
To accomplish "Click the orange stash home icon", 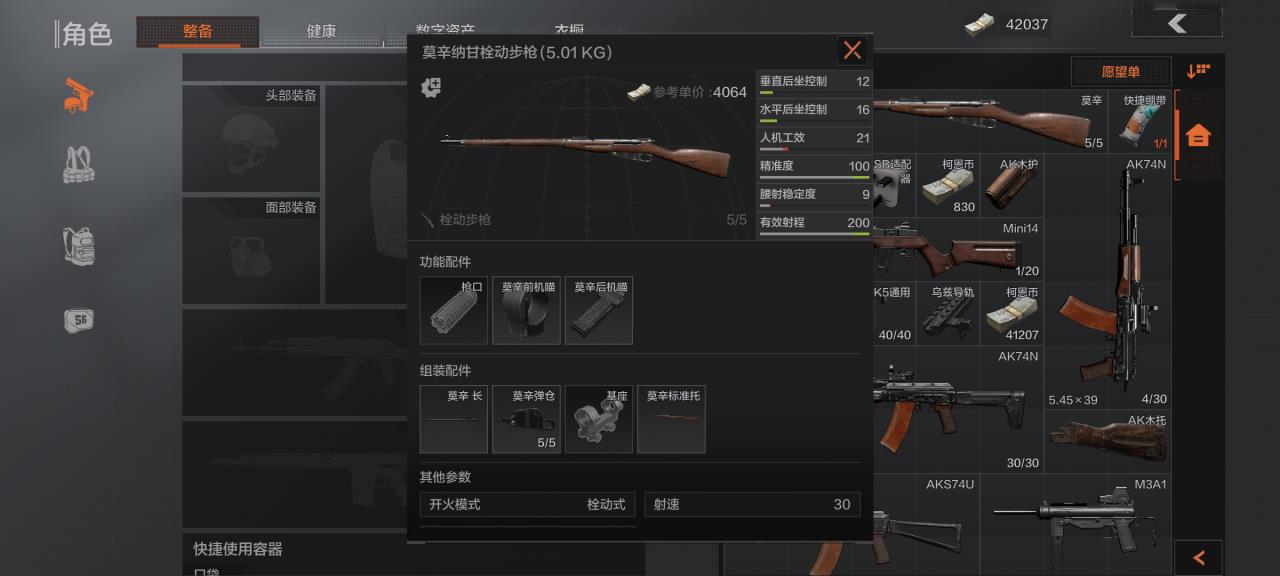I will 1198,136.
